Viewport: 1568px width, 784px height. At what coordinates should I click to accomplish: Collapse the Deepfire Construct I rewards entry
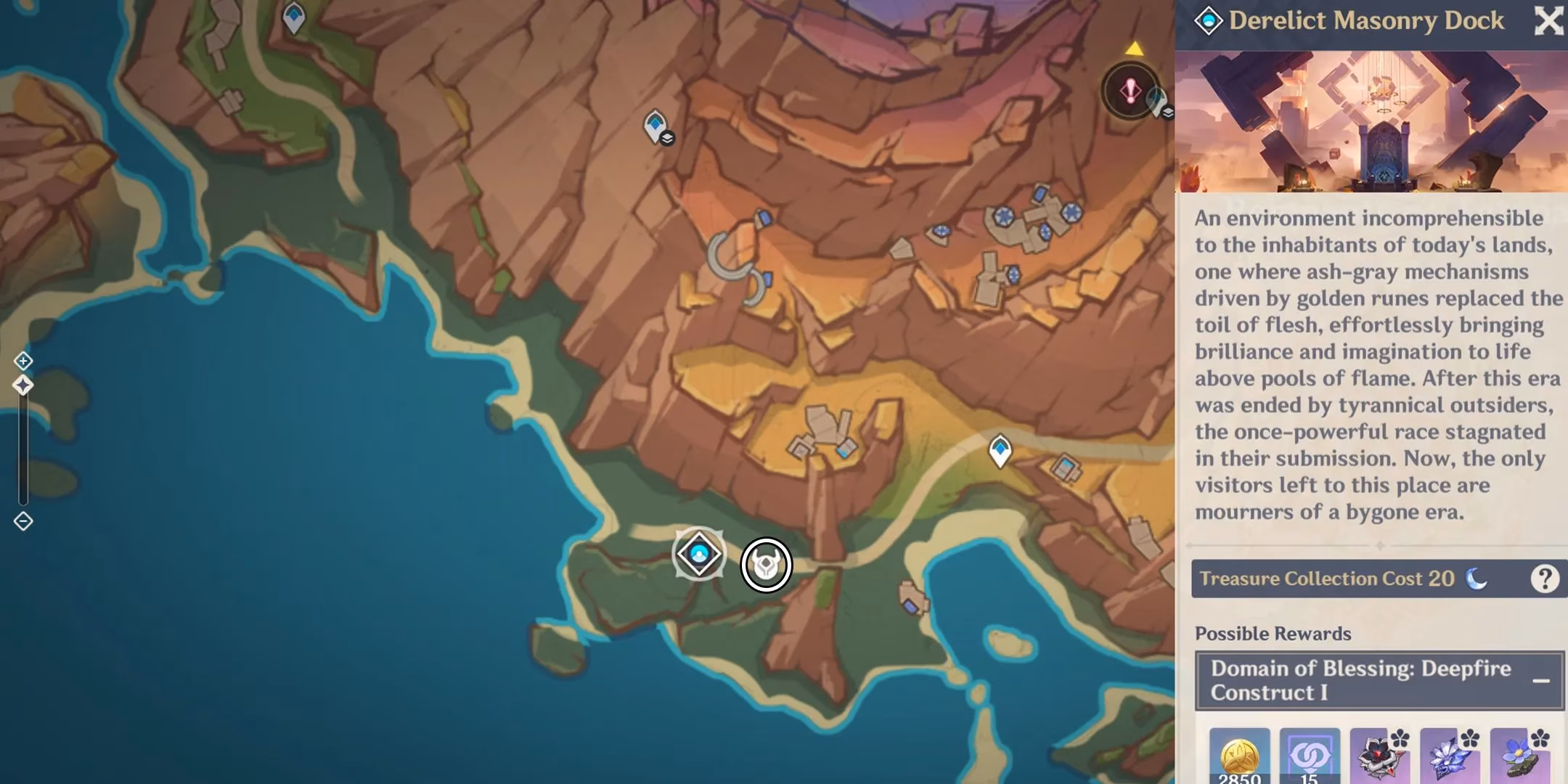[x=1543, y=680]
